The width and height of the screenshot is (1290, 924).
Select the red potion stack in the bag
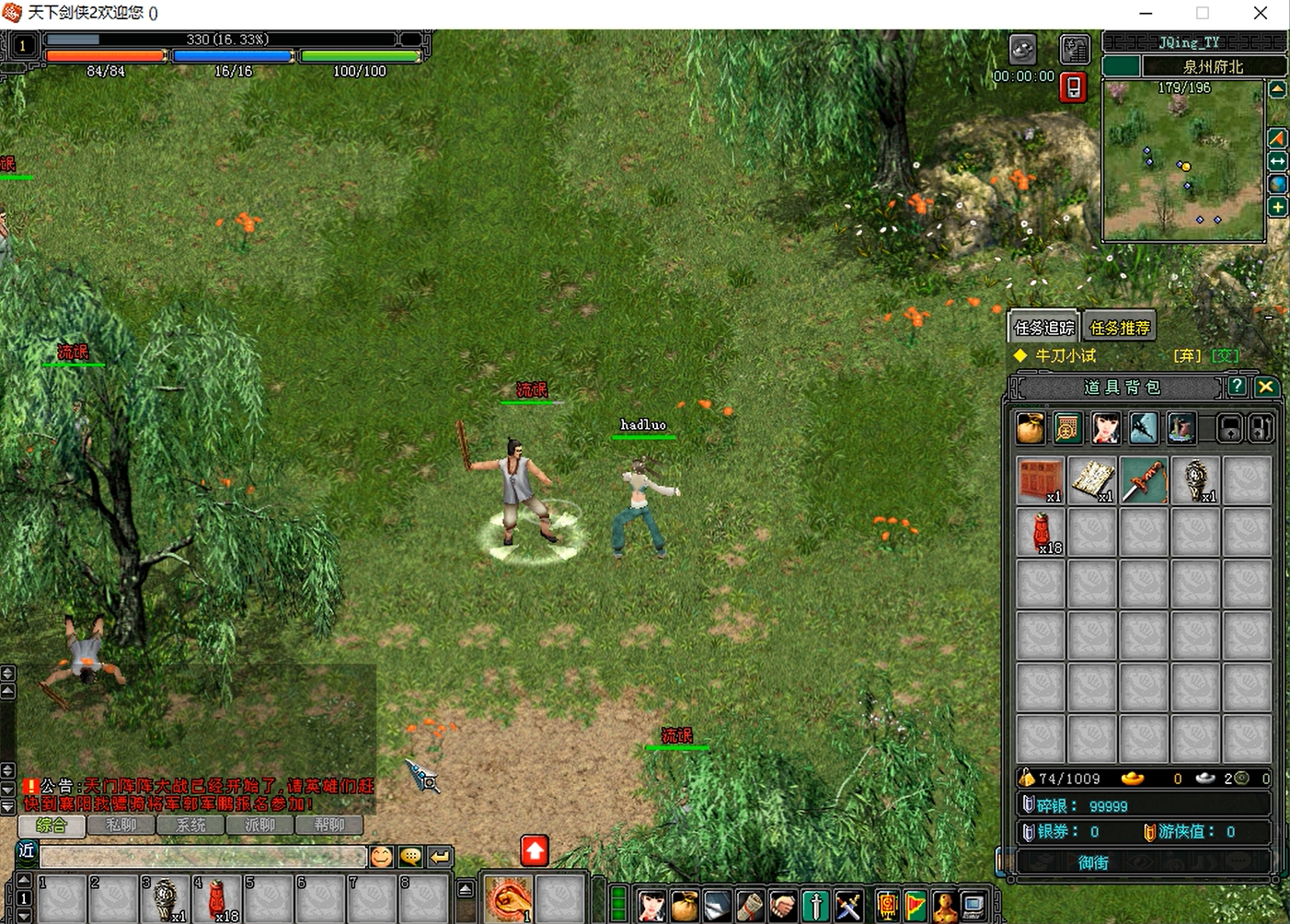(x=1040, y=532)
